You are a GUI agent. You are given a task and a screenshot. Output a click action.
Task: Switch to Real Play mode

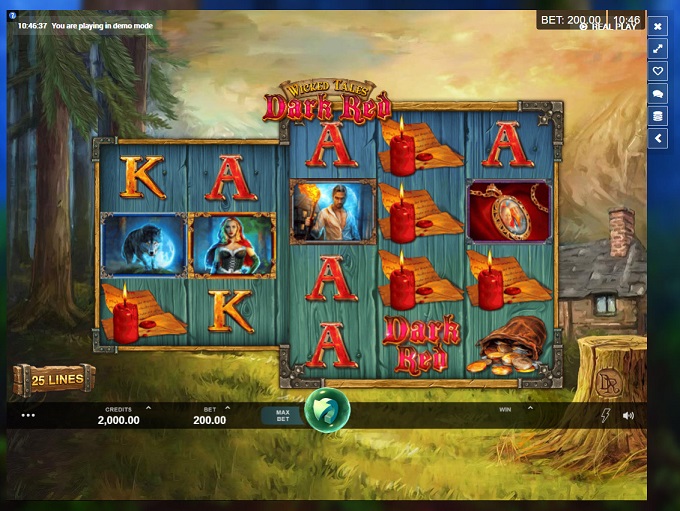tap(610, 27)
